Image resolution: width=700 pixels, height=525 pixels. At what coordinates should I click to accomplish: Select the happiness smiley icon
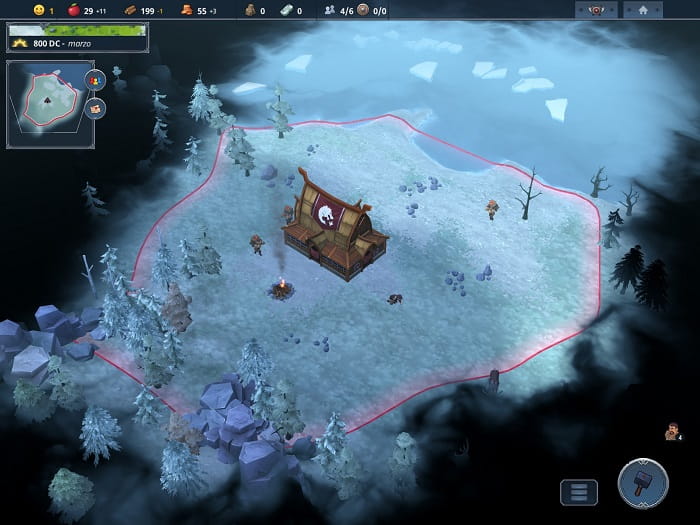tap(39, 10)
